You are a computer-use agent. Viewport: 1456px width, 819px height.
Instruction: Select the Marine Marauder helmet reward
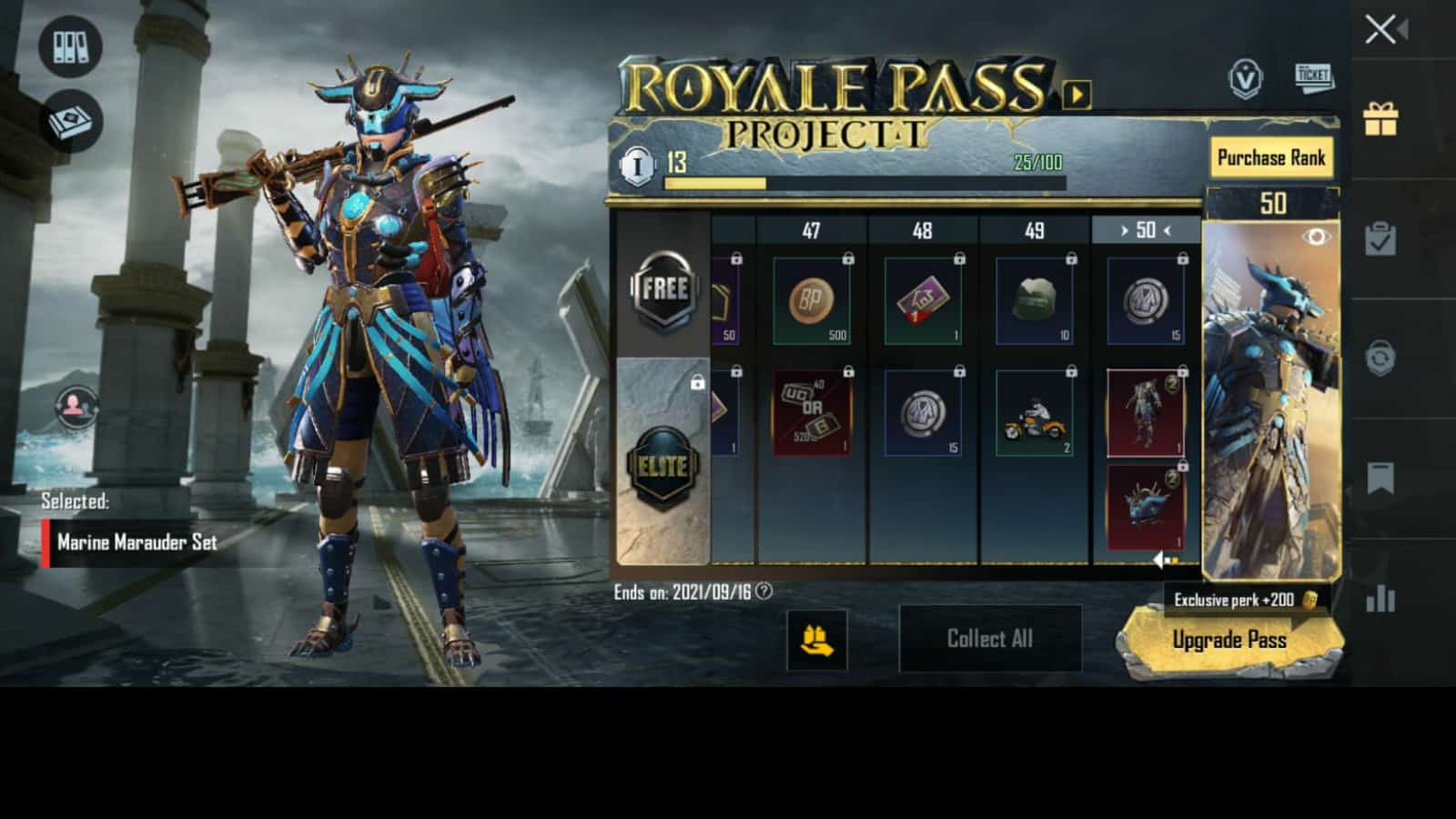[x=1145, y=508]
